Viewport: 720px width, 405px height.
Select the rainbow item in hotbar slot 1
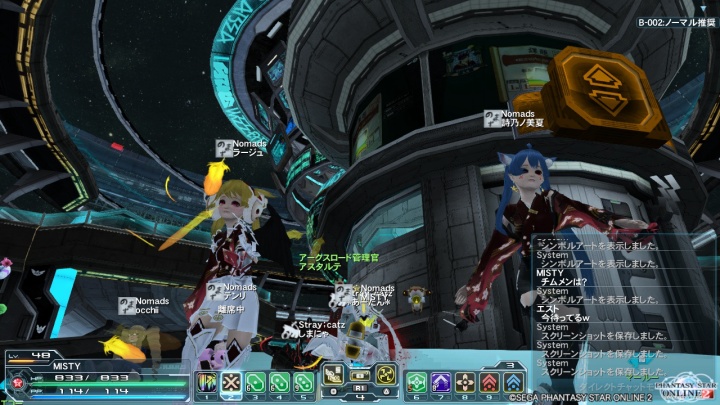point(207,383)
